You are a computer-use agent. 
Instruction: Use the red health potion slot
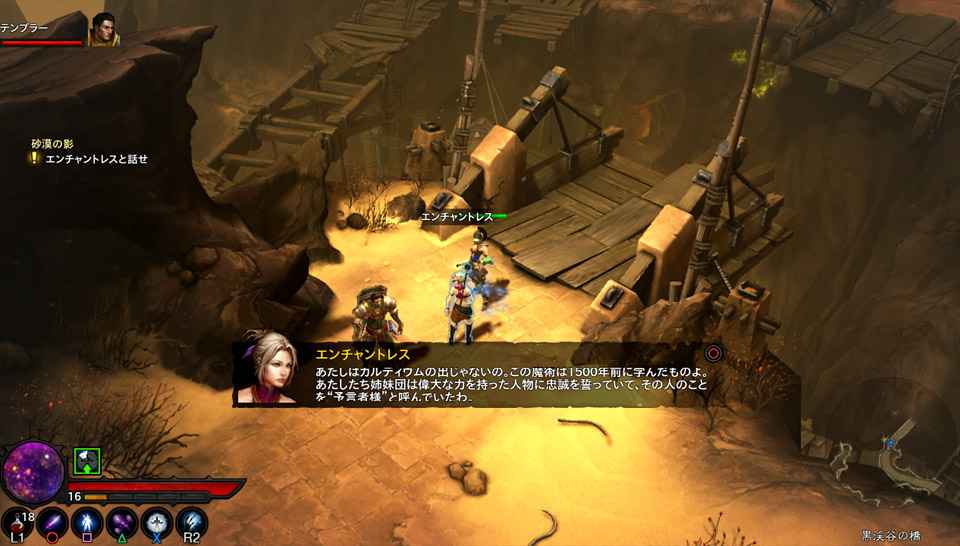point(17,524)
